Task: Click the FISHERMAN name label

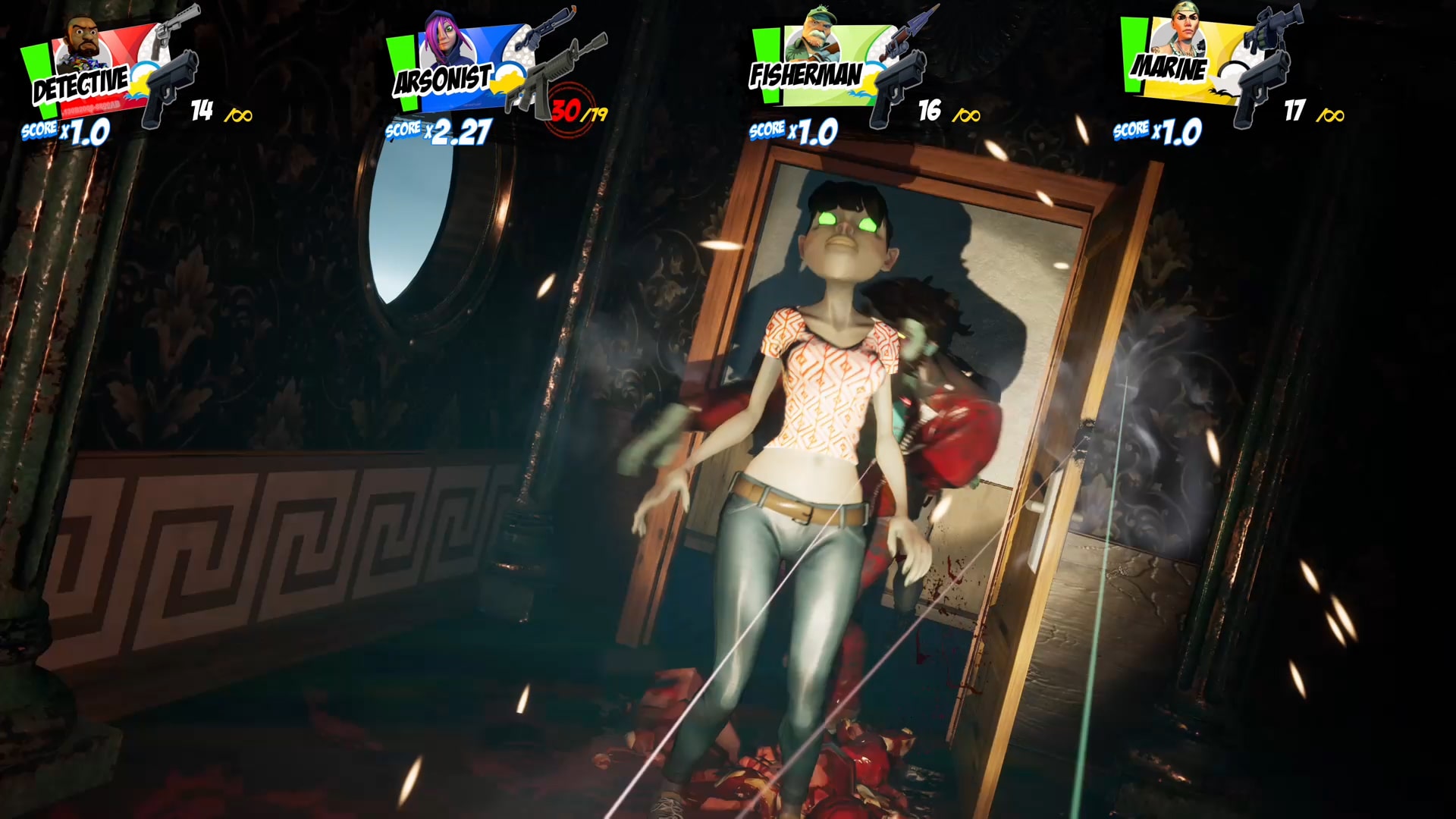Action: (x=805, y=73)
